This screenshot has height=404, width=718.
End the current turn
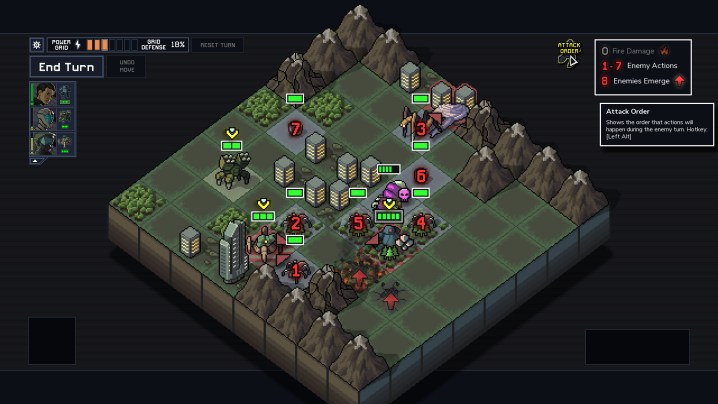pos(64,66)
